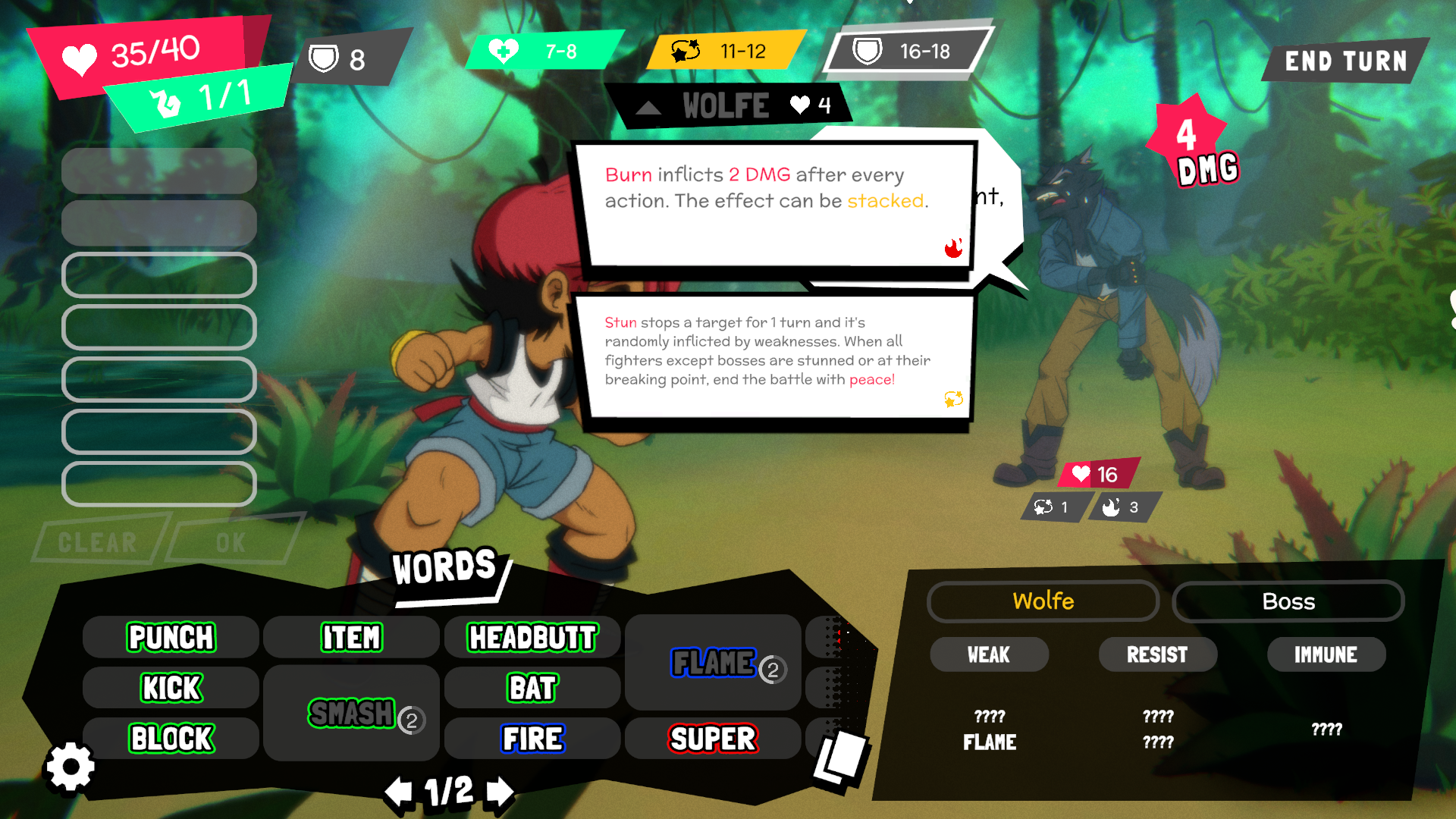
Task: End the current turn
Action: pos(1345,61)
